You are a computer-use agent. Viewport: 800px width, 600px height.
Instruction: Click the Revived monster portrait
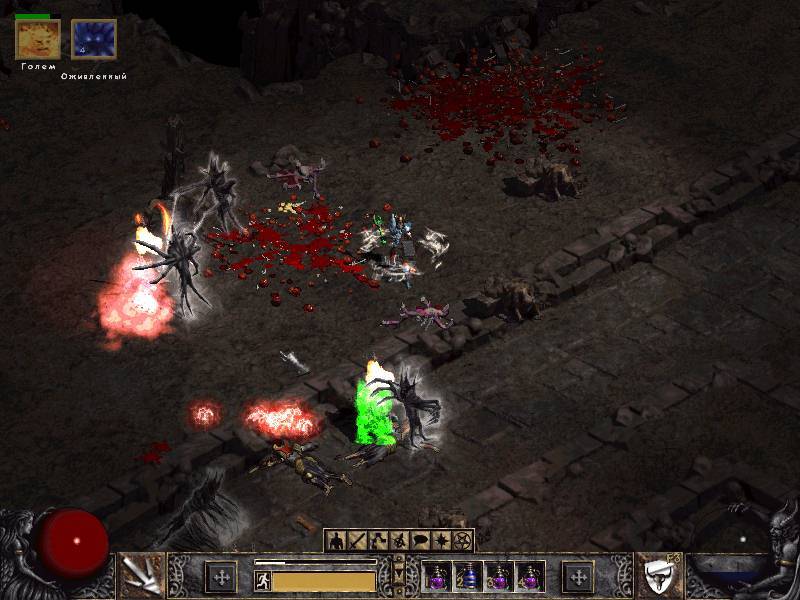coord(94,40)
